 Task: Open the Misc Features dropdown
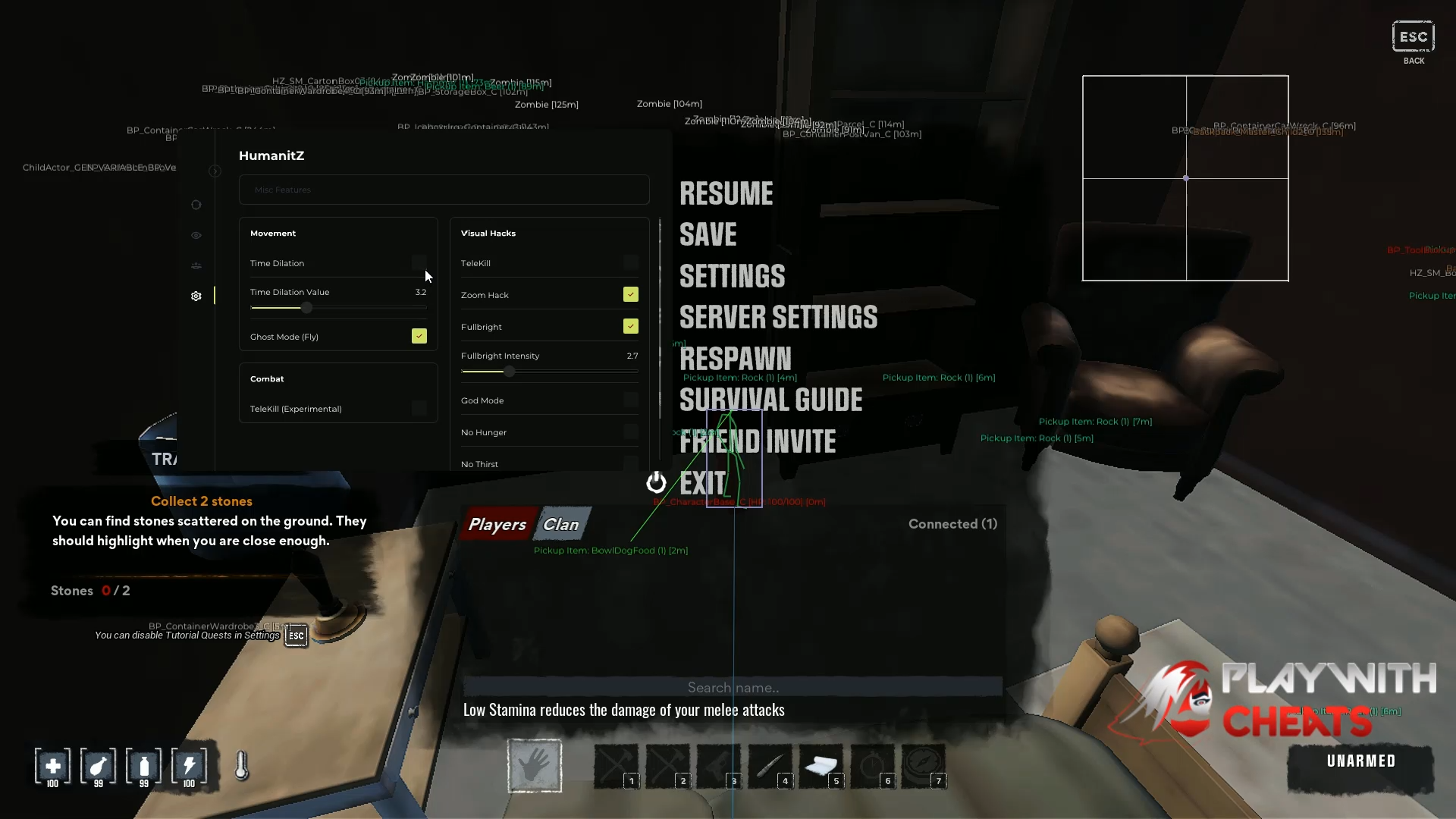point(444,190)
